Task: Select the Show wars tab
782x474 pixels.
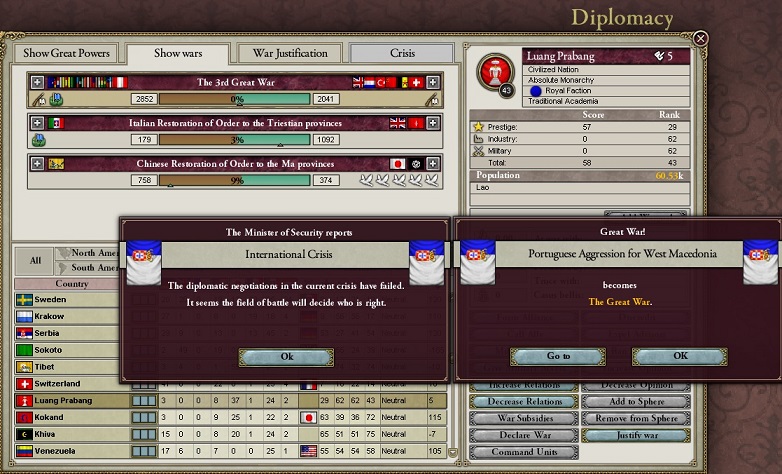Action: click(178, 53)
